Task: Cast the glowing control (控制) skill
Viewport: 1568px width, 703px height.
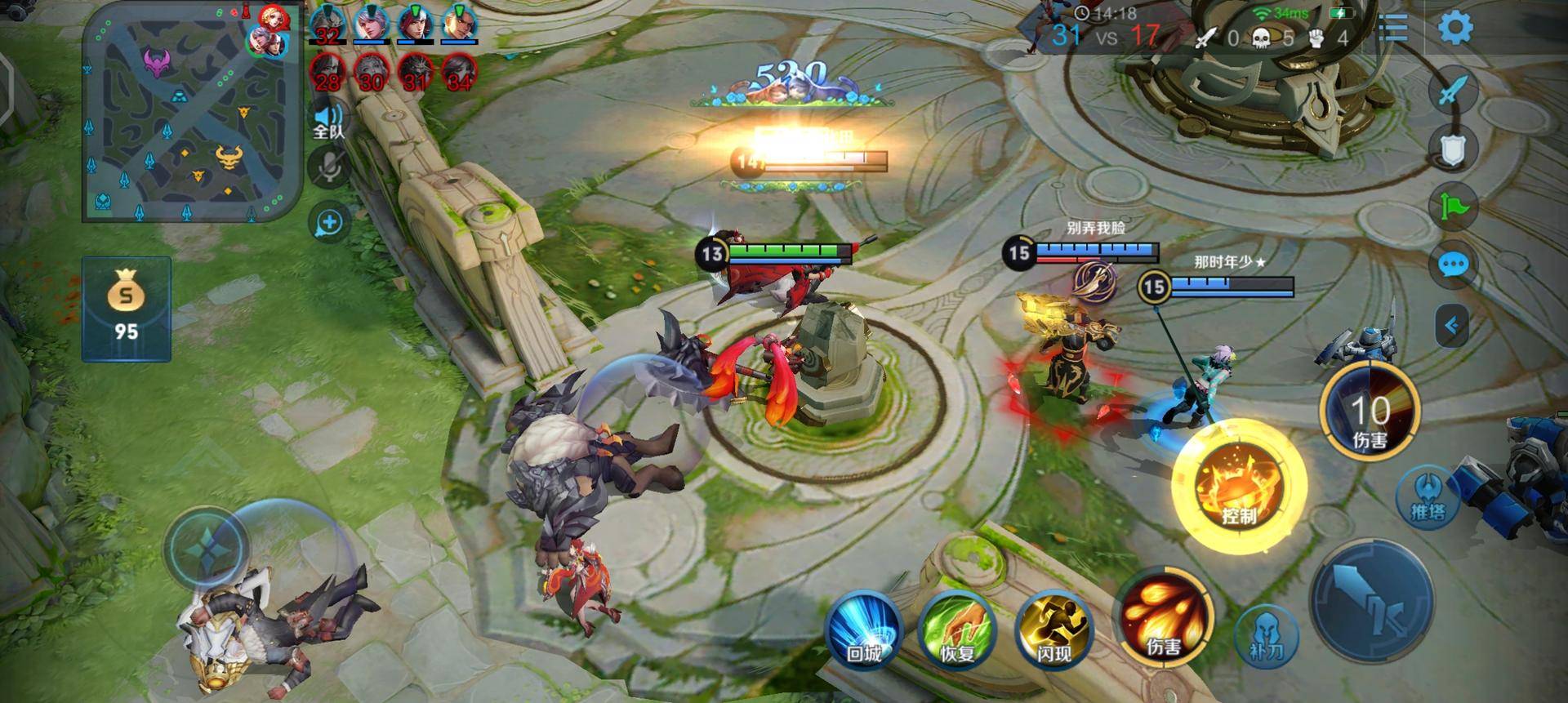Action: pos(1238,487)
